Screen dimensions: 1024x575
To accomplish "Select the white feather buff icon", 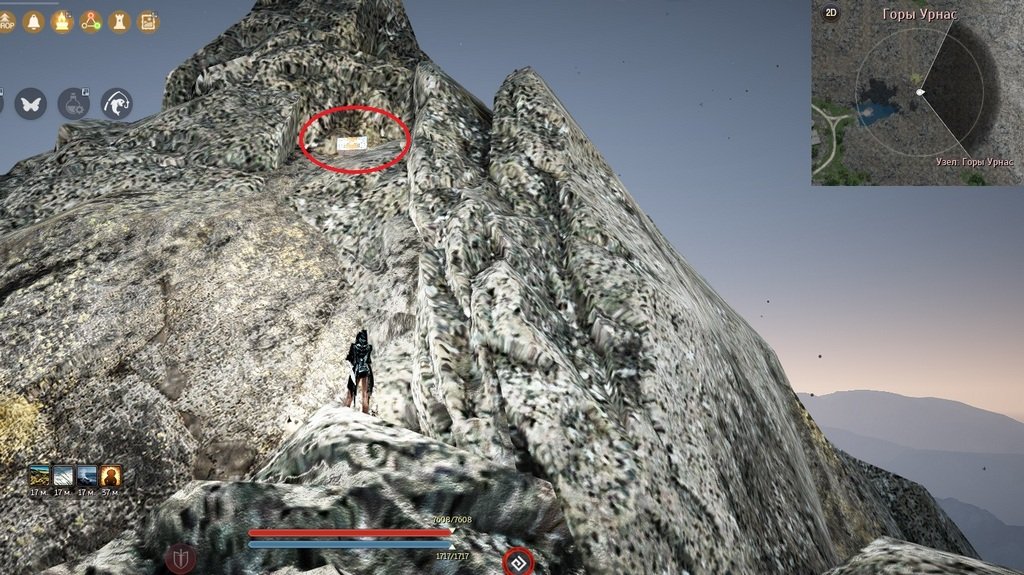I will 63,475.
